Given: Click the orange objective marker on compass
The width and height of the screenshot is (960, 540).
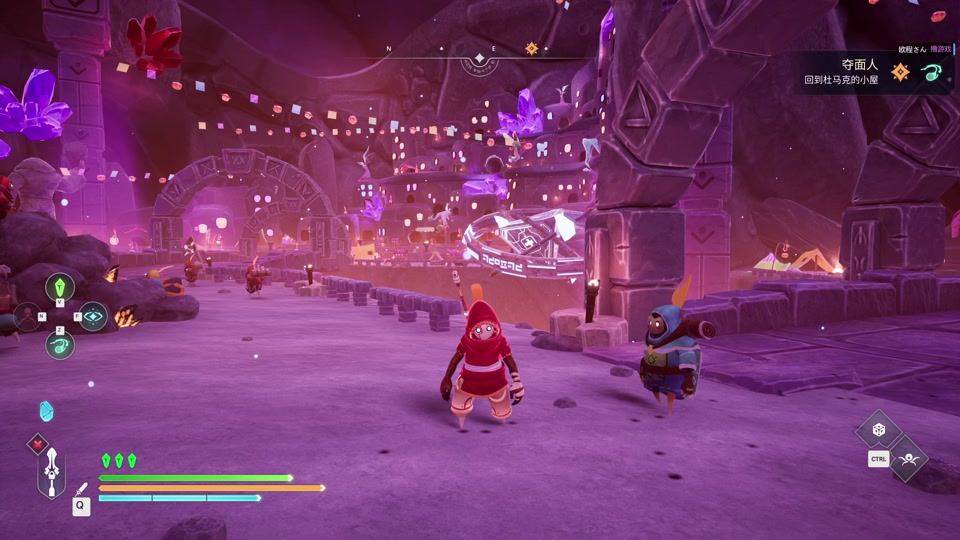Looking at the screenshot, I should click(532, 48).
